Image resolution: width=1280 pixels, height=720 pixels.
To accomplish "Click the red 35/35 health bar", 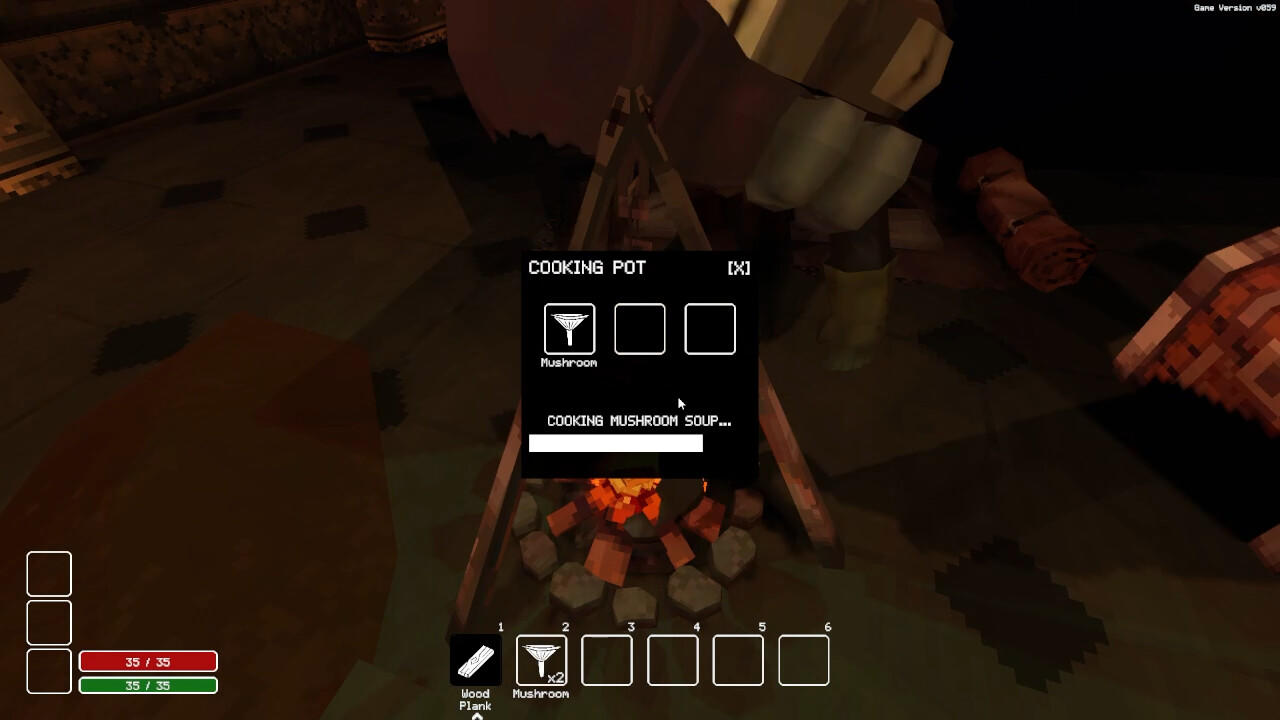I will pos(148,661).
